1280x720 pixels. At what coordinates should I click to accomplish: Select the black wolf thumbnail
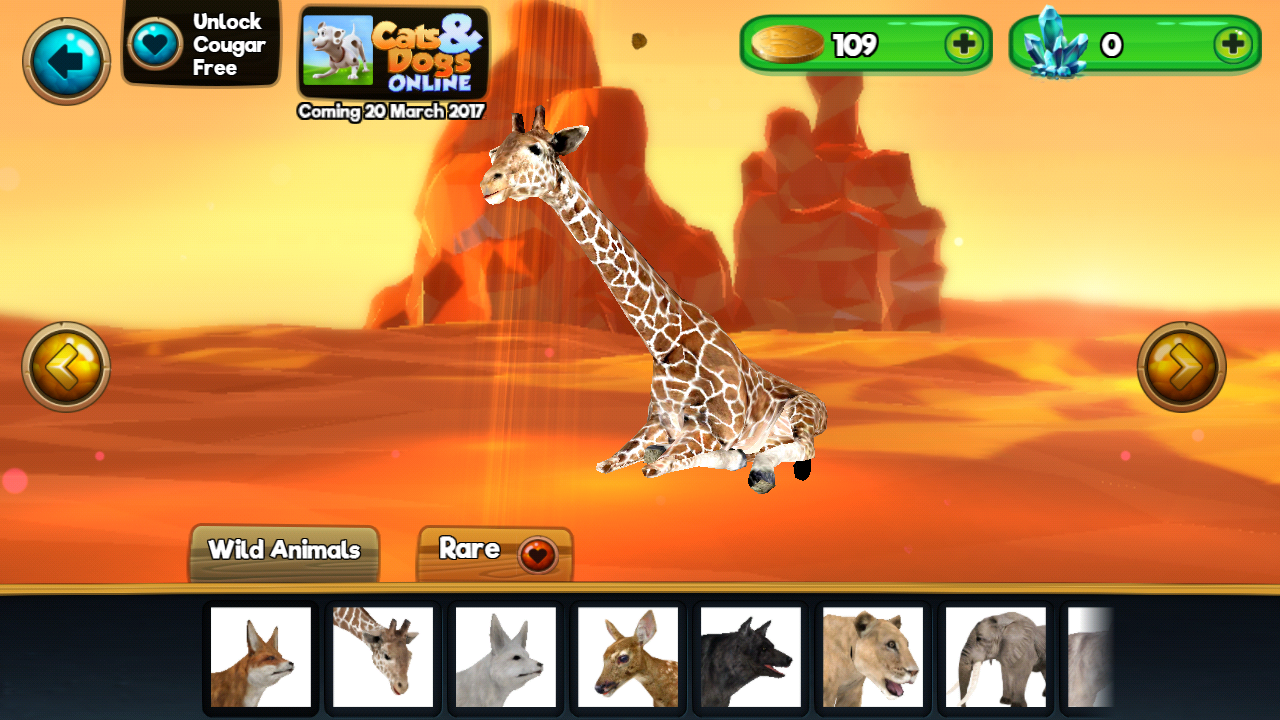[x=750, y=657]
